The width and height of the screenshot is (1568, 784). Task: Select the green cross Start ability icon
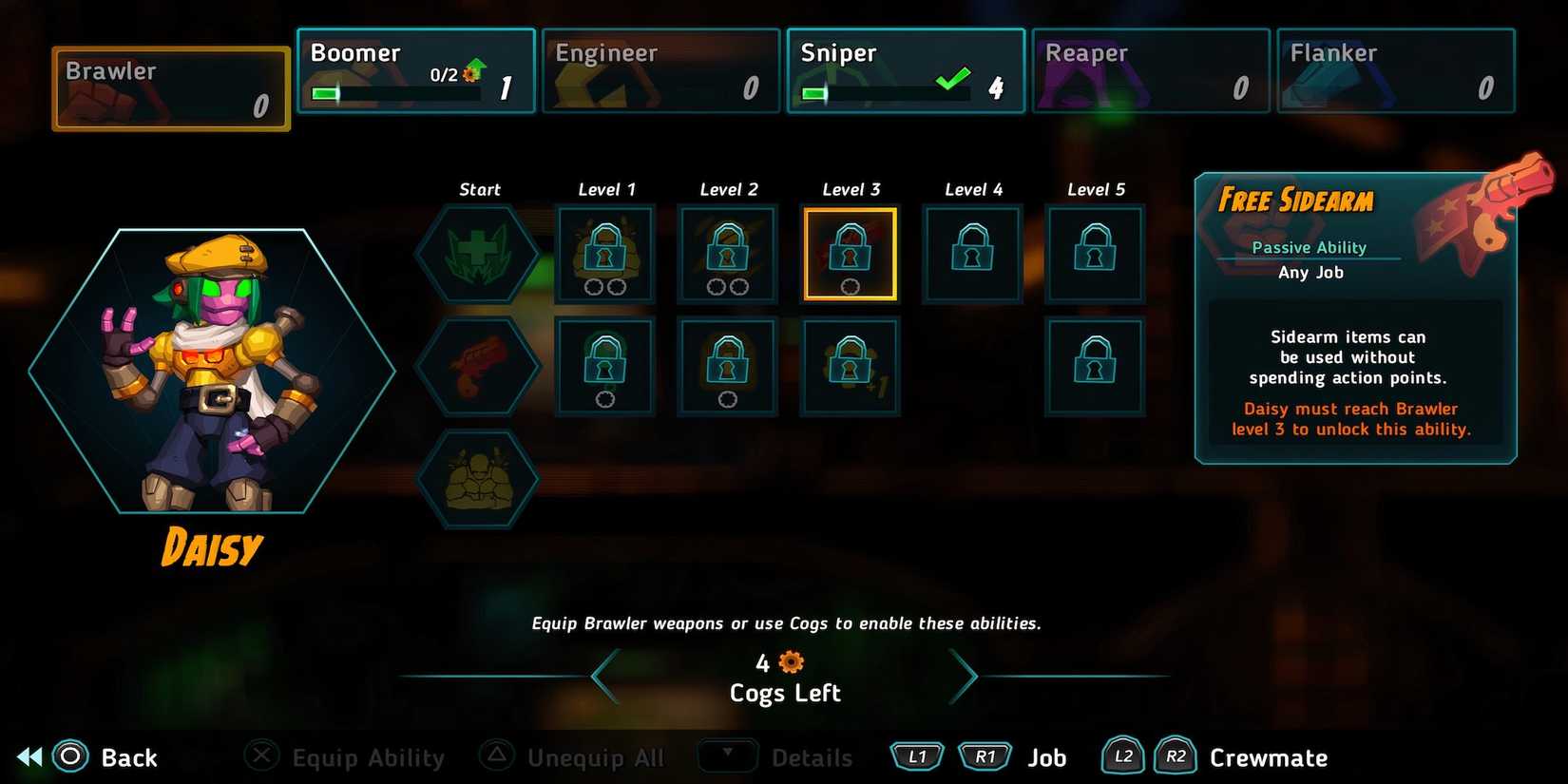coord(479,254)
